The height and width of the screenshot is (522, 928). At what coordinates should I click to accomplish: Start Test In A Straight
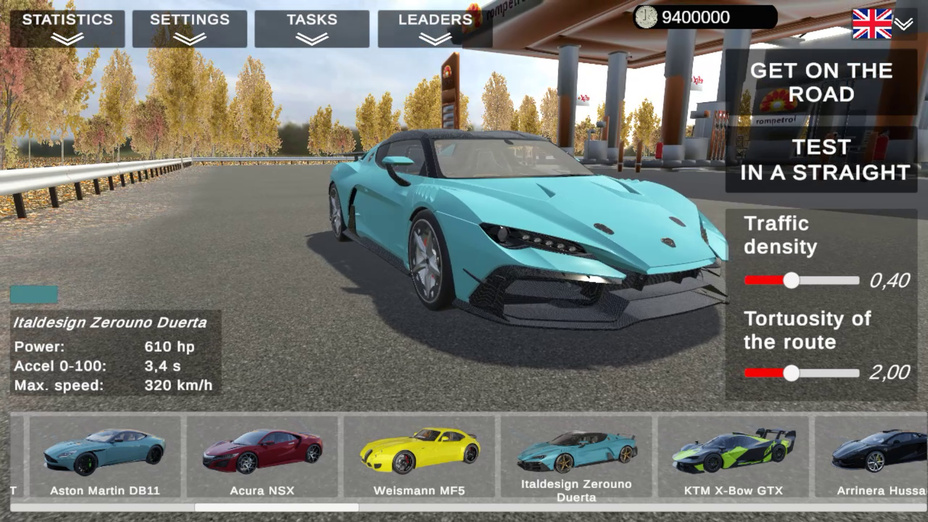pyautogui.click(x=821, y=160)
